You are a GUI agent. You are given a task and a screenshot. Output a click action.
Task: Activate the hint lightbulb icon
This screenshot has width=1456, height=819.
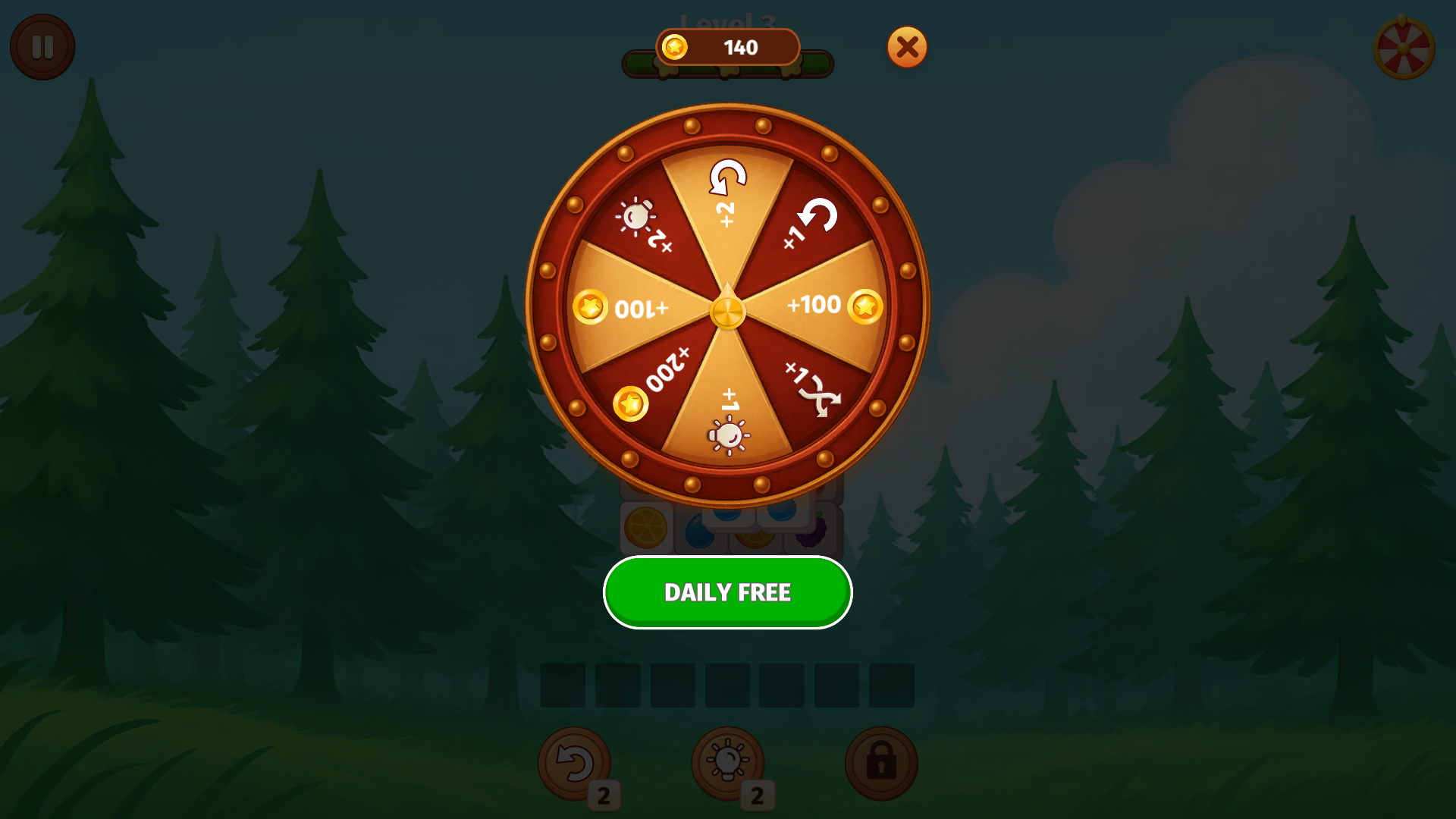[728, 764]
